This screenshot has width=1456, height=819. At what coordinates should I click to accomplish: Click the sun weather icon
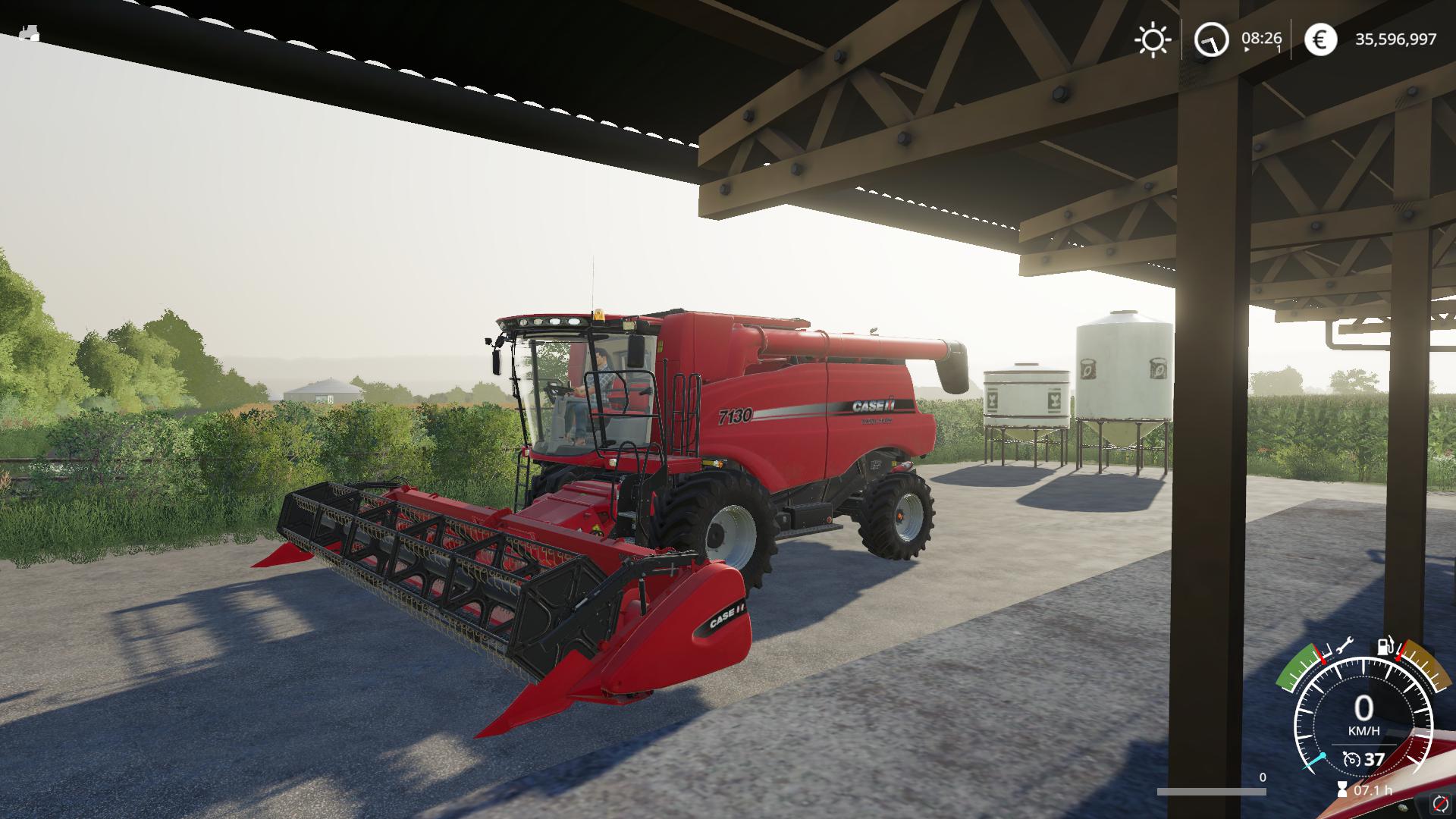(1153, 39)
